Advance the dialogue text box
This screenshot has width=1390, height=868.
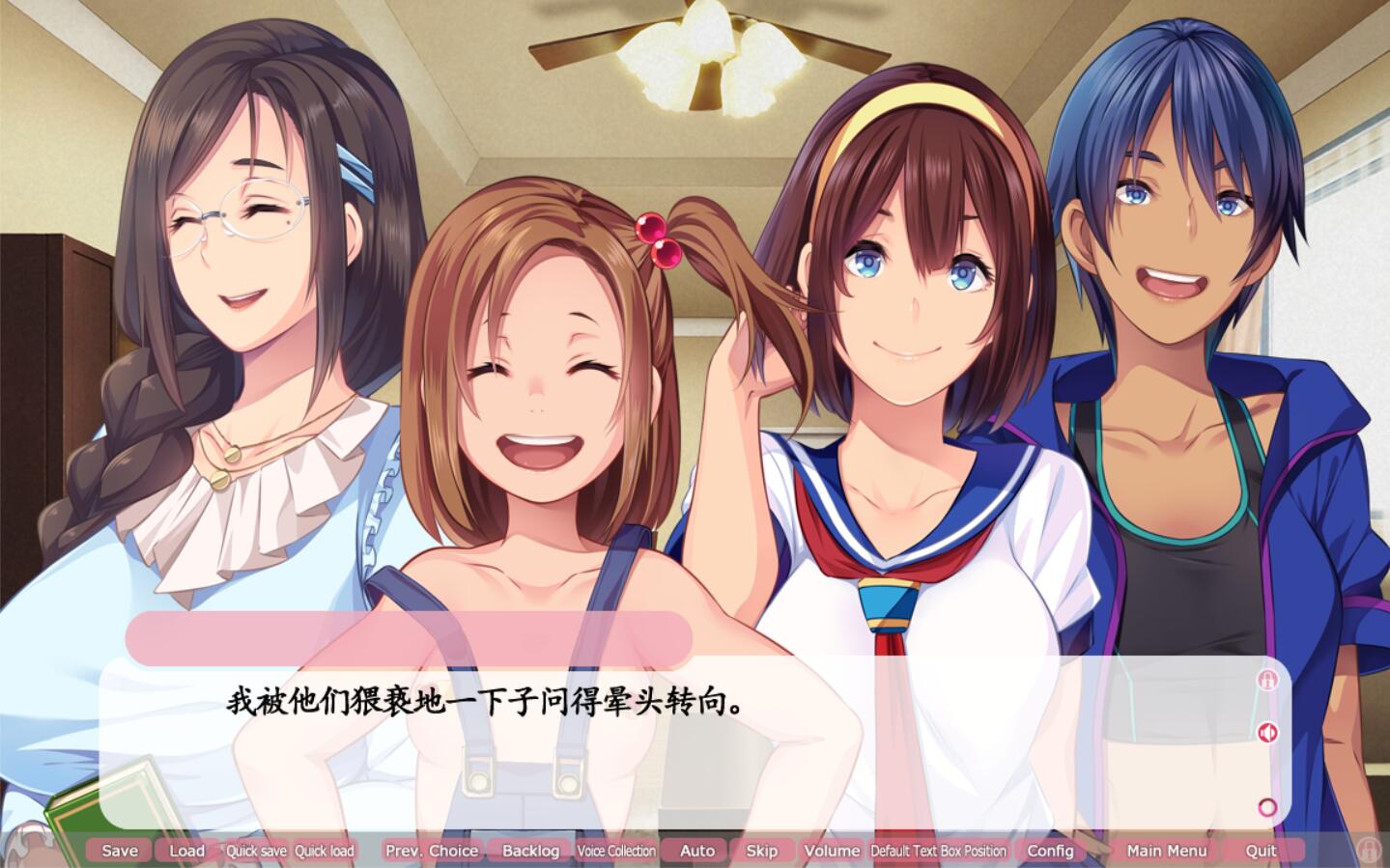click(x=676, y=763)
